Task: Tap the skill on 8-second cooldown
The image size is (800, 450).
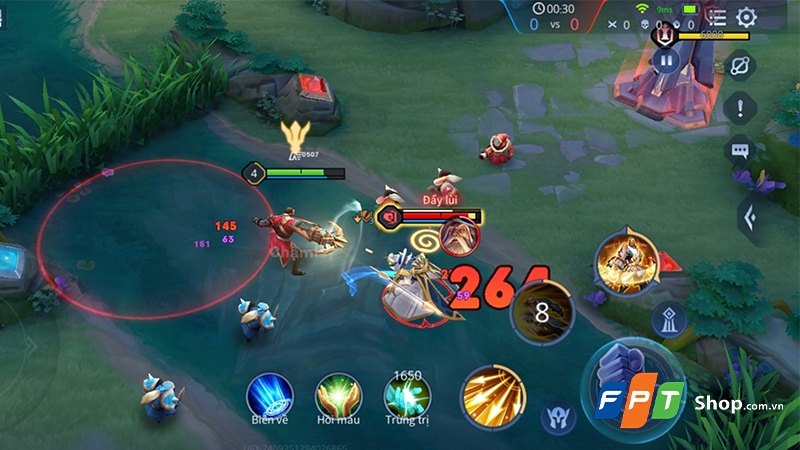Action: coord(542,311)
